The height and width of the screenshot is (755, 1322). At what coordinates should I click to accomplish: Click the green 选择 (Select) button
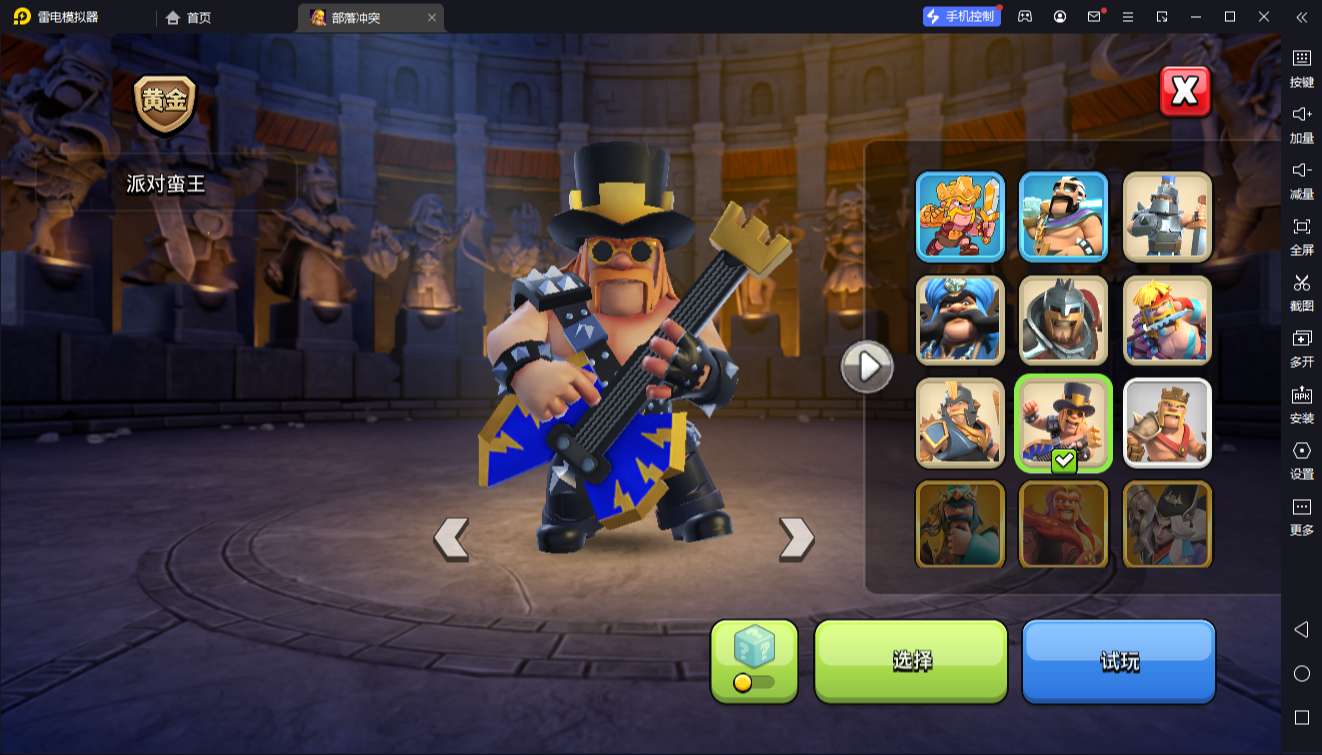911,660
